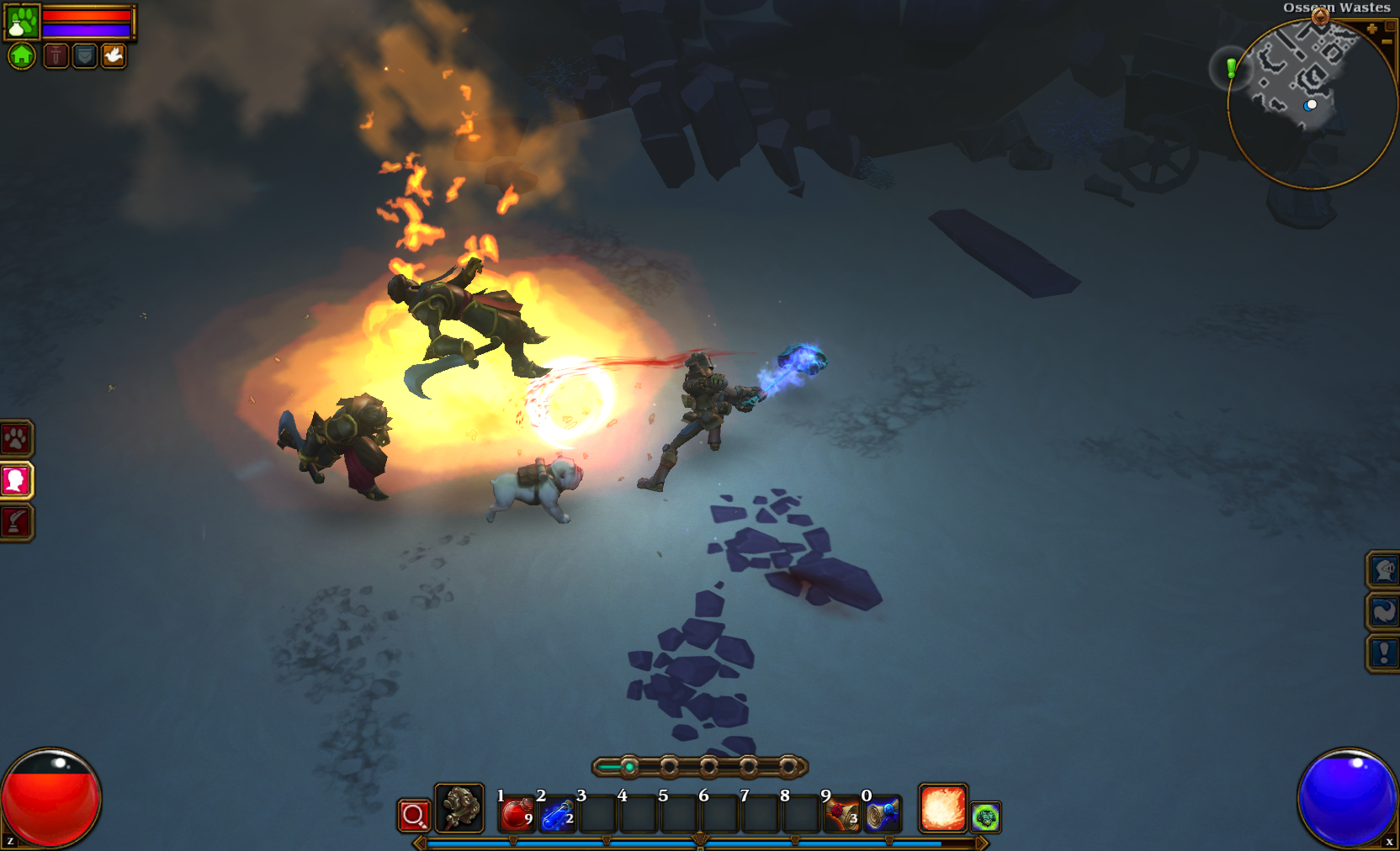Open the pet paw menu on left edge
This screenshot has height=851, width=1400.
tap(16, 438)
